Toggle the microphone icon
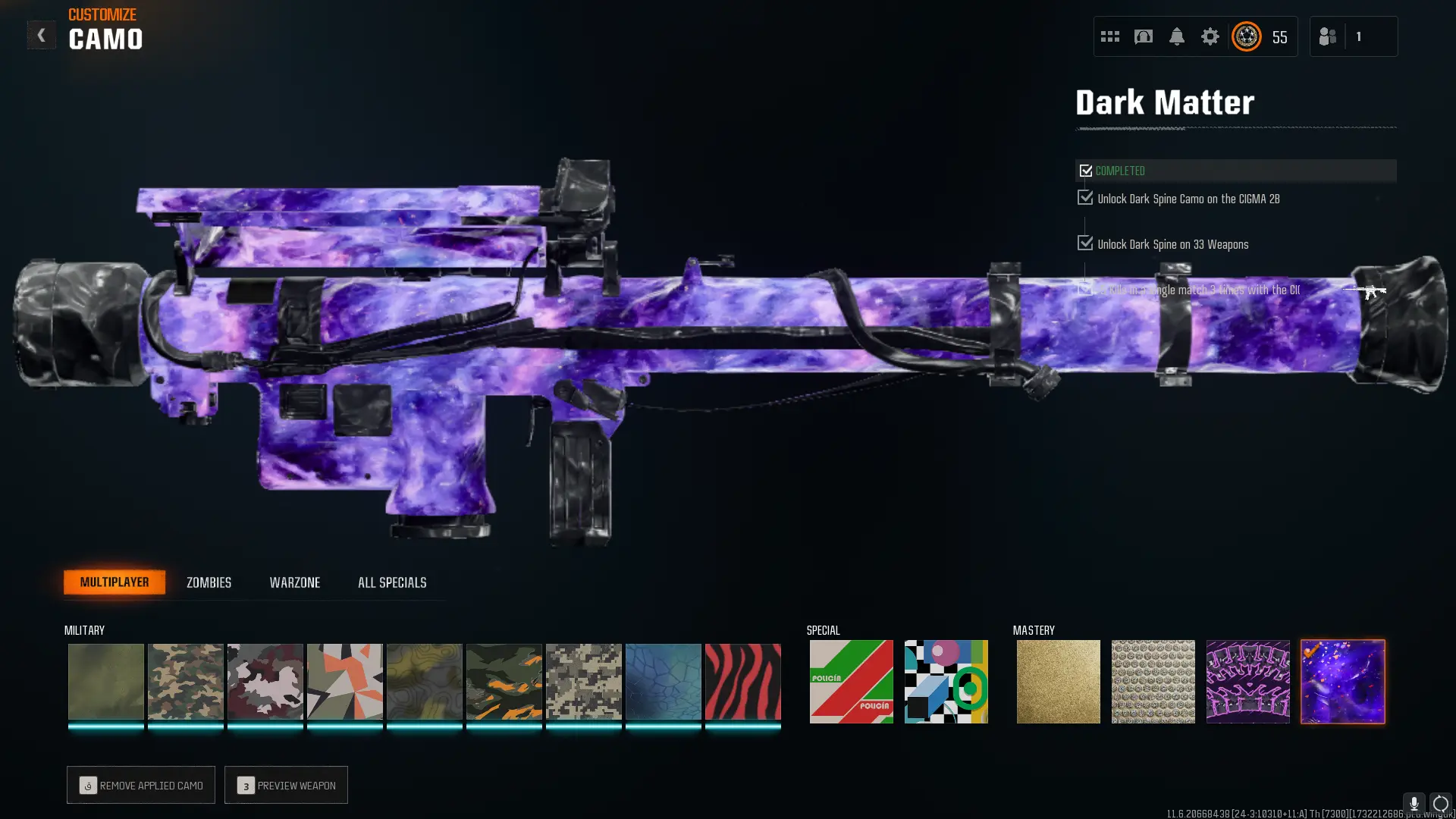 [1414, 802]
